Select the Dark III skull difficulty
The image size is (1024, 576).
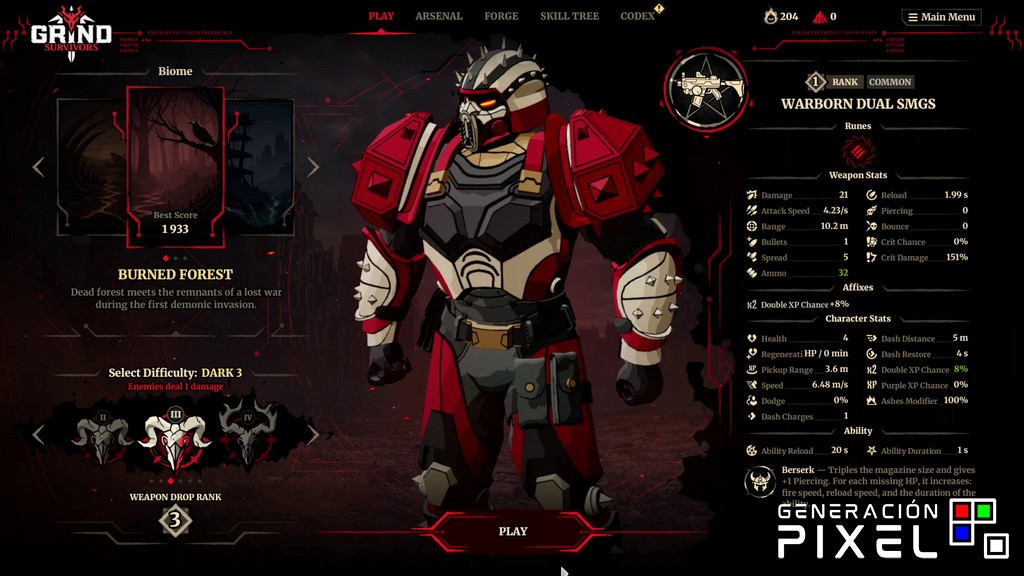pyautogui.click(x=176, y=437)
